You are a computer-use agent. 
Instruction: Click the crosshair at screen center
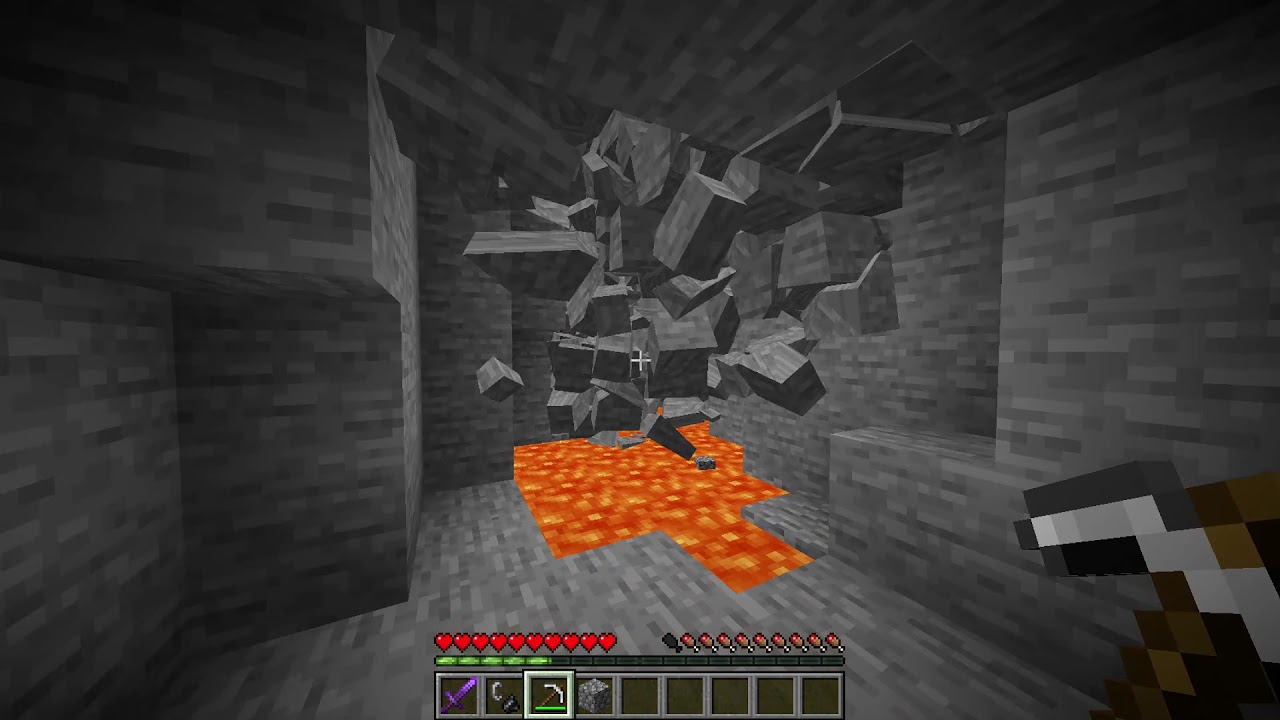pyautogui.click(x=640, y=360)
